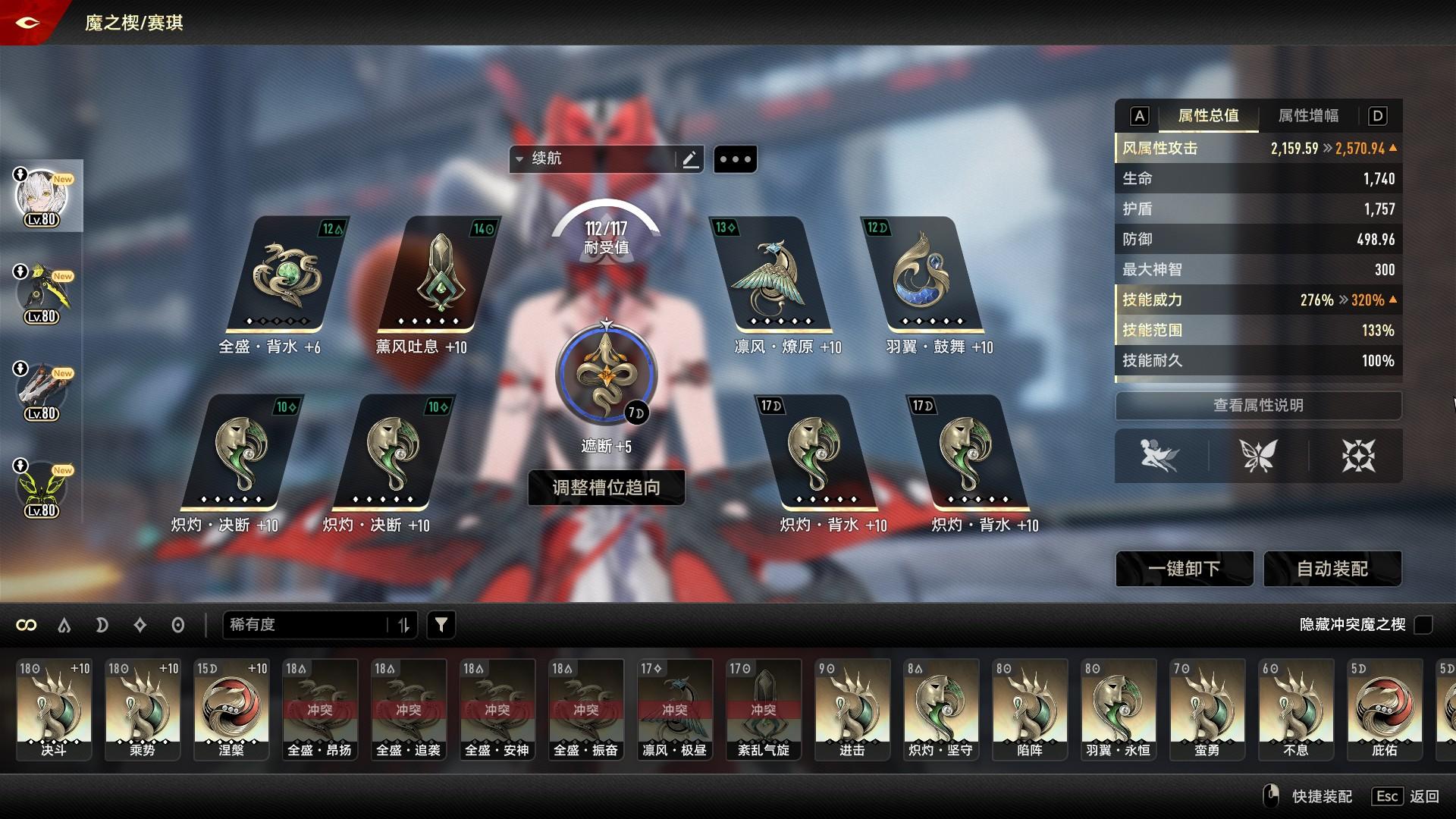Select the 庇佑 wedge in the list

[1385, 708]
